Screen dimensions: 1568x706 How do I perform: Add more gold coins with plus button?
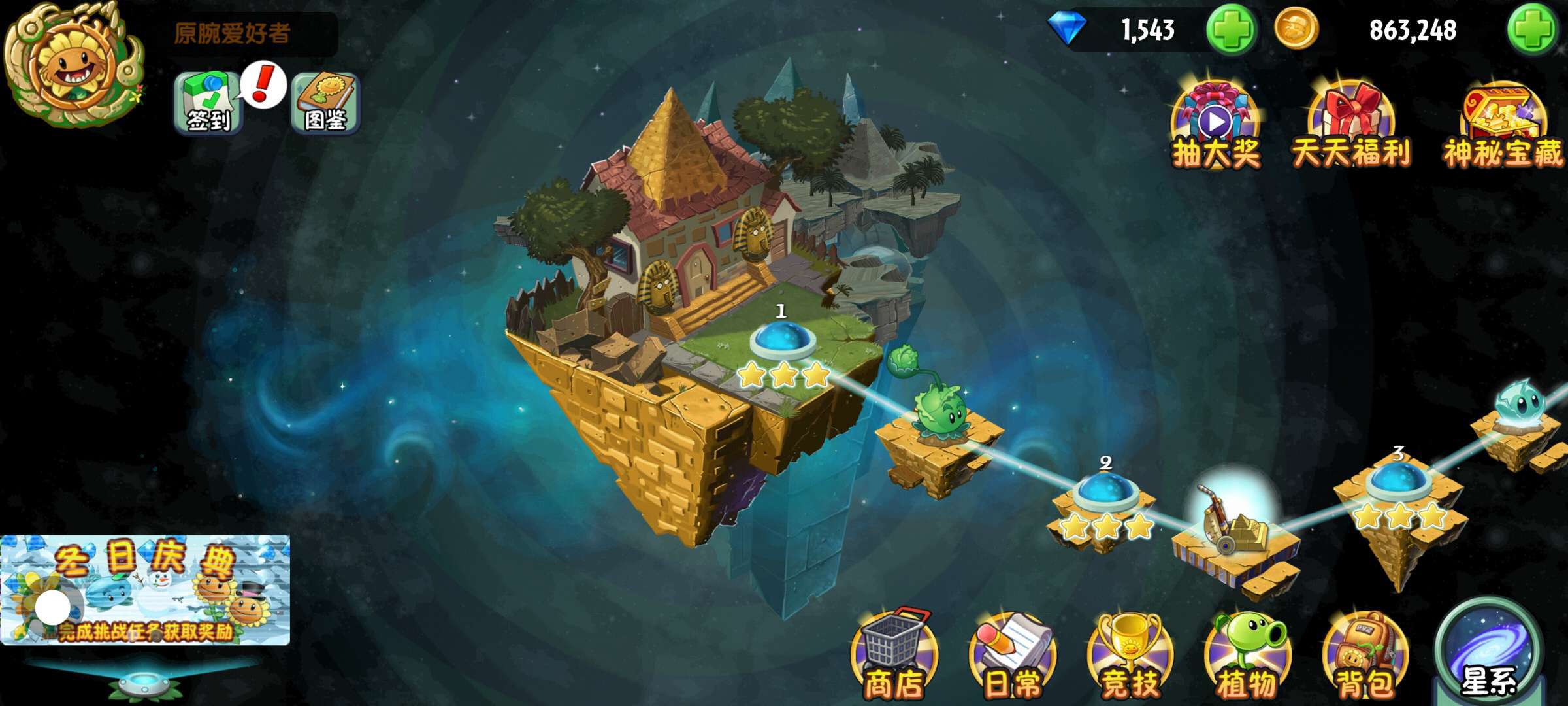tap(1532, 30)
